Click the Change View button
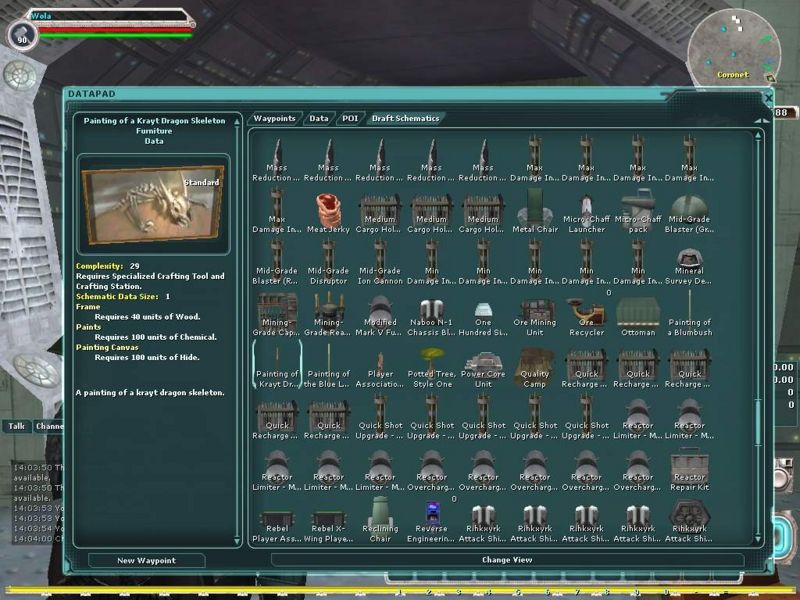This screenshot has width=800, height=600. [x=507, y=560]
